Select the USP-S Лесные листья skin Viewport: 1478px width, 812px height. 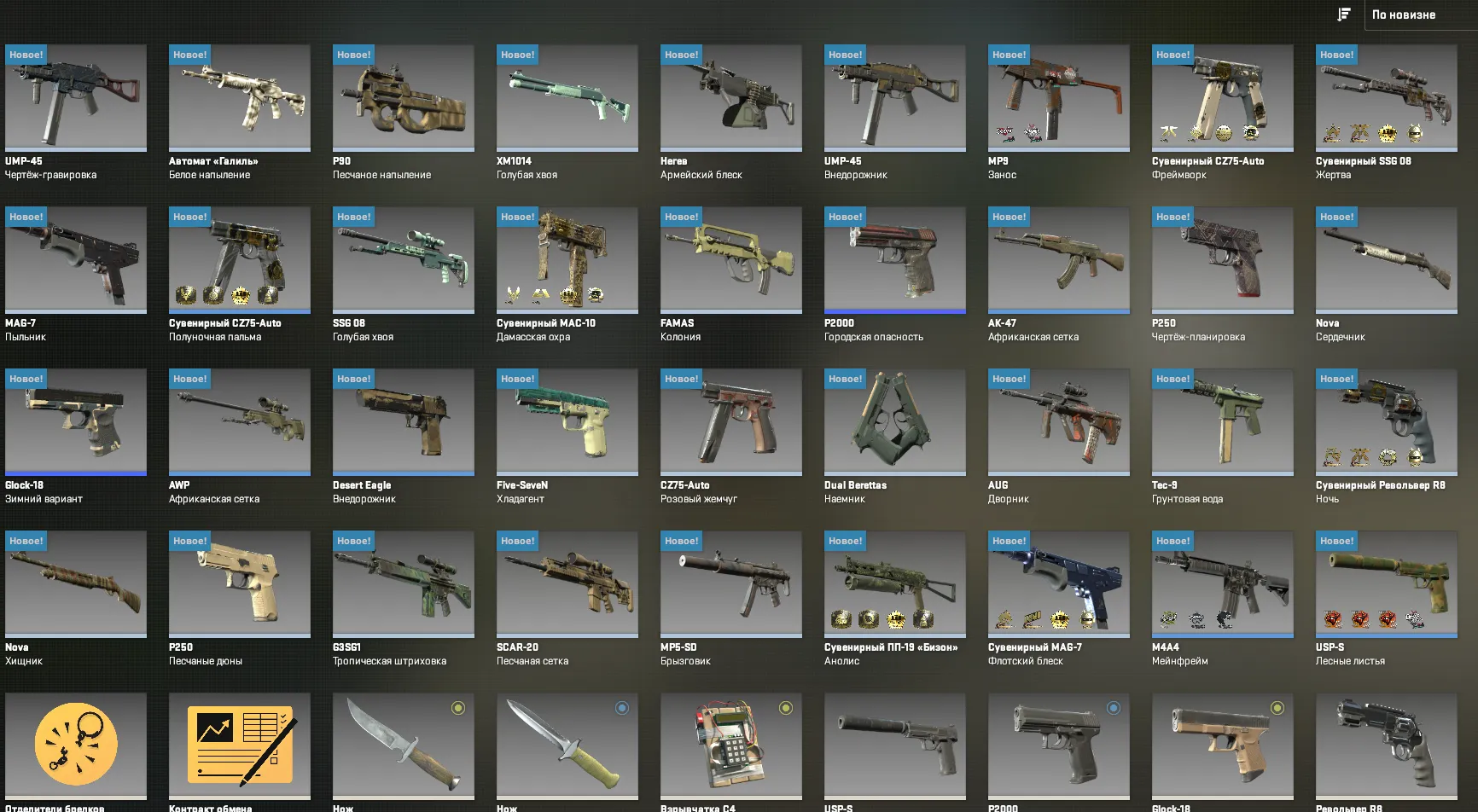1386,584
